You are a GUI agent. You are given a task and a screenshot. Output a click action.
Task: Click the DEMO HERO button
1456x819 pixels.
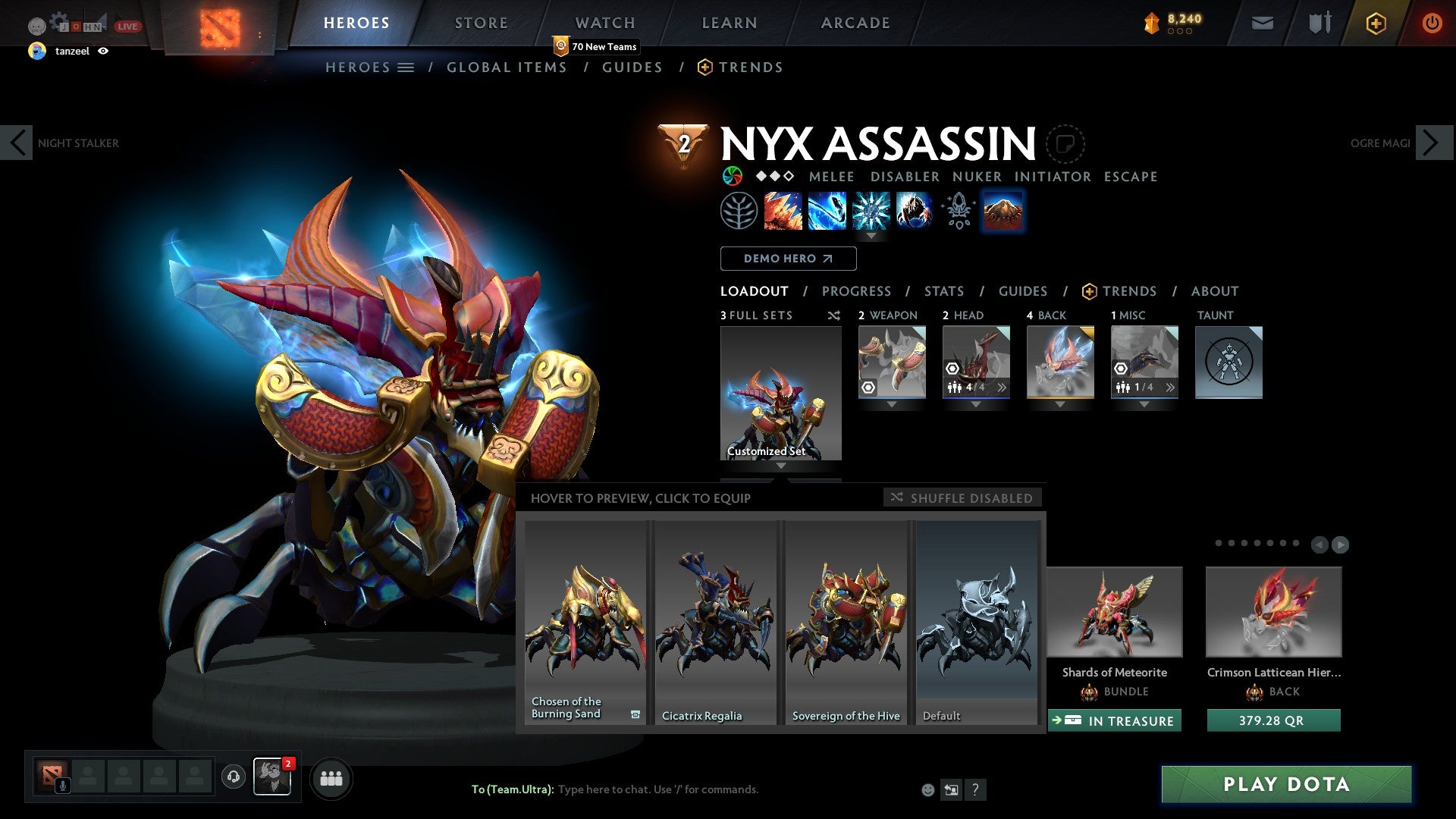pyautogui.click(x=787, y=258)
